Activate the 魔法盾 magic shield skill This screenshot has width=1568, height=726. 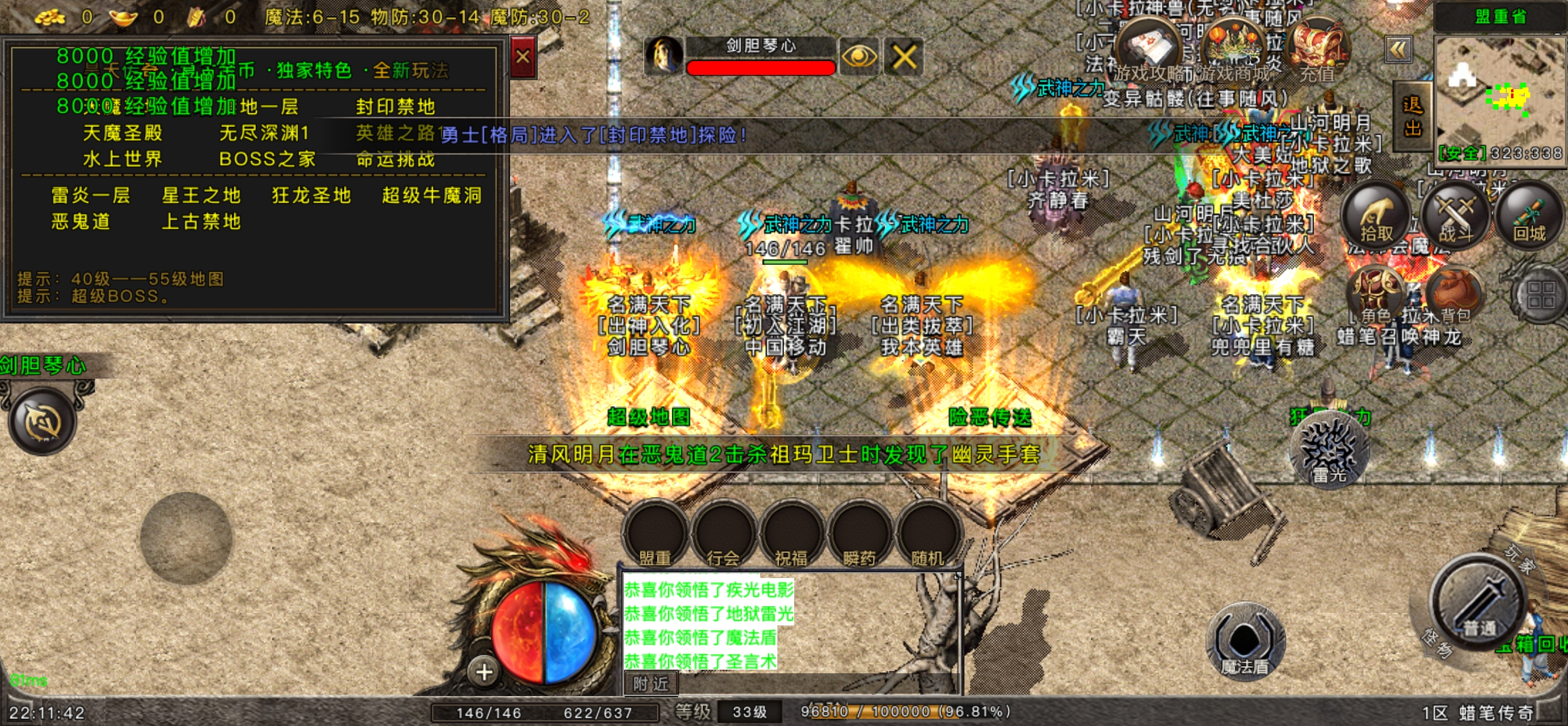coord(1245,642)
